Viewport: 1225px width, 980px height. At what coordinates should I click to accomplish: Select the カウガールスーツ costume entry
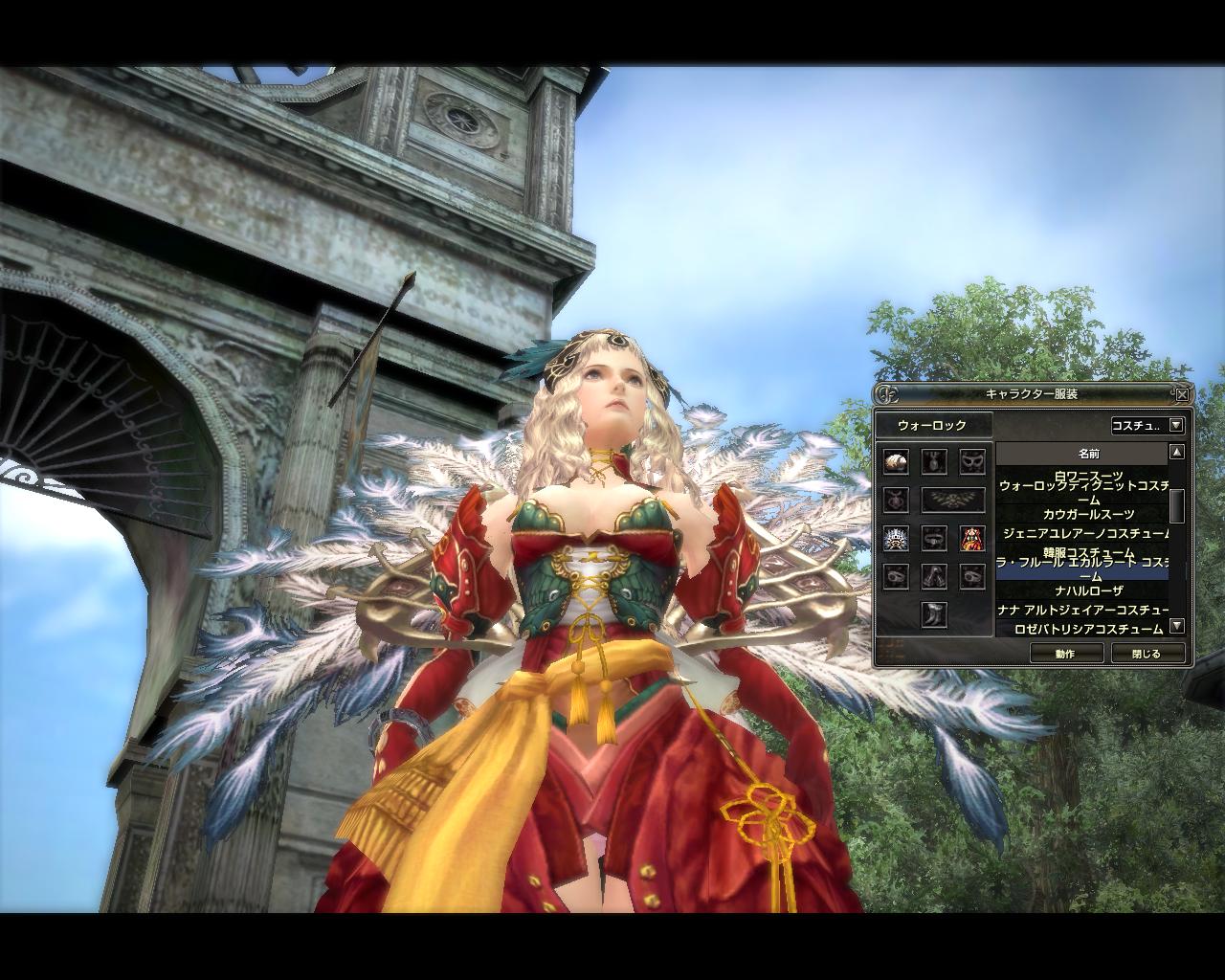click(1081, 515)
